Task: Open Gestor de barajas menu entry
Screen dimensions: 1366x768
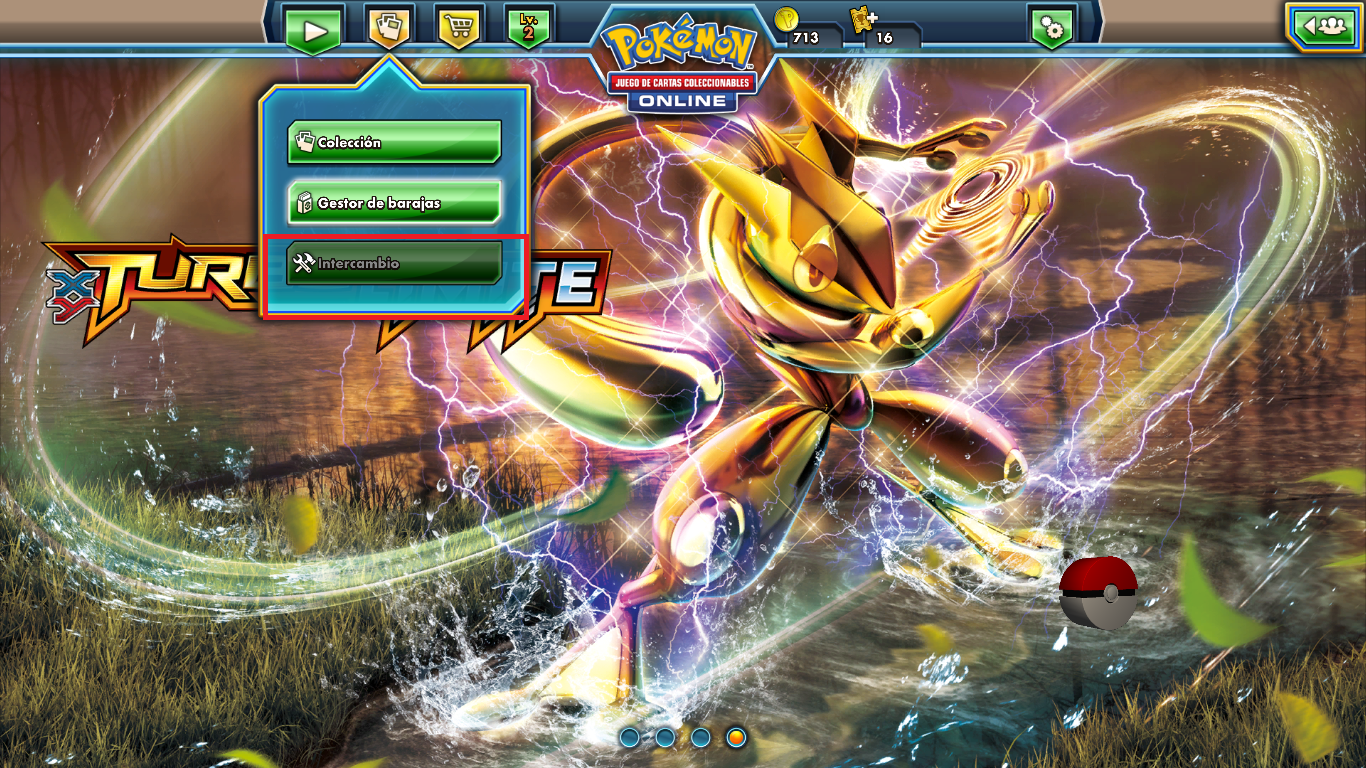Action: [393, 202]
